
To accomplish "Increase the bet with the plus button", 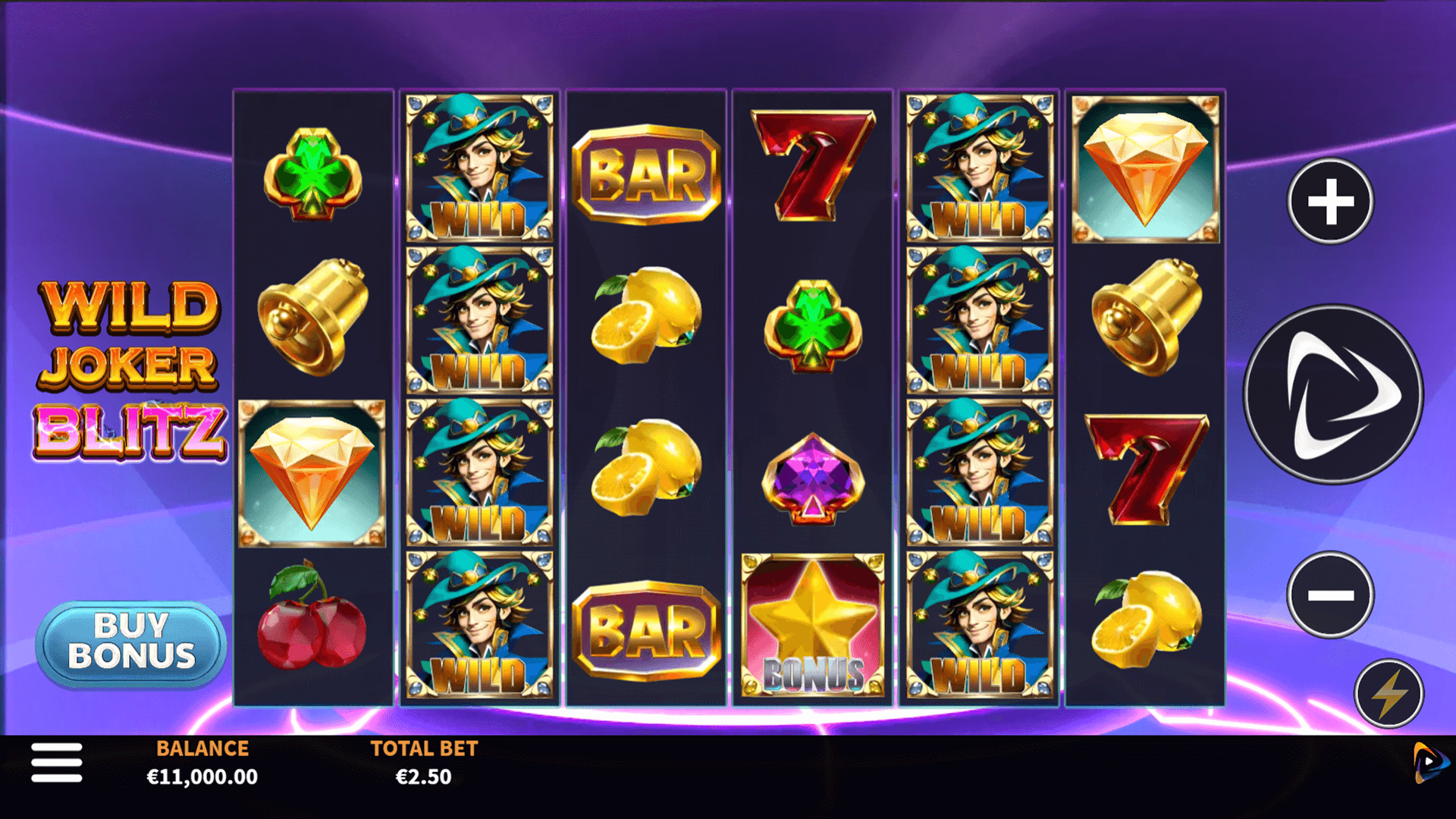I will coord(1330,202).
